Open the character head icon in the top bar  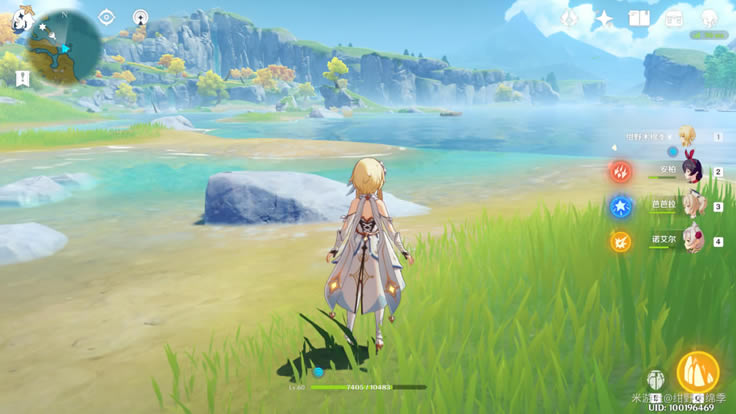point(709,18)
